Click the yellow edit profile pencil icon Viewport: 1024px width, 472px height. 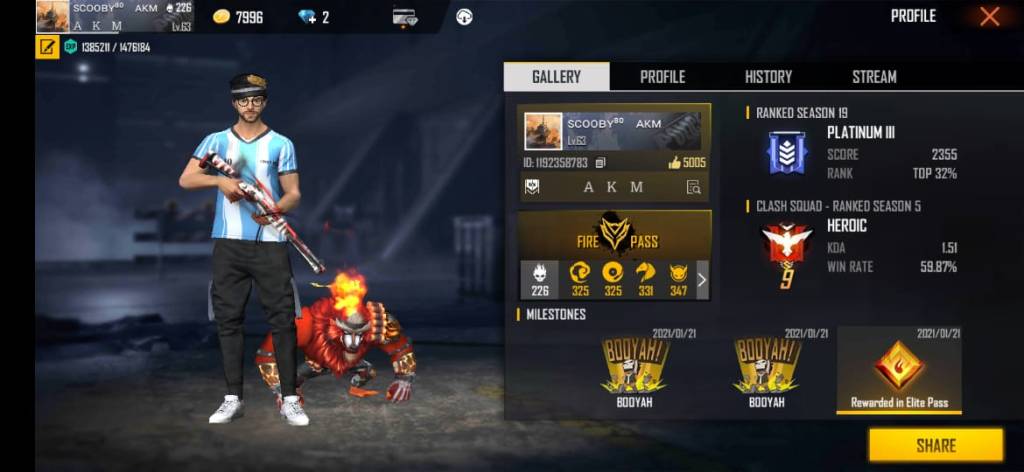(x=47, y=47)
